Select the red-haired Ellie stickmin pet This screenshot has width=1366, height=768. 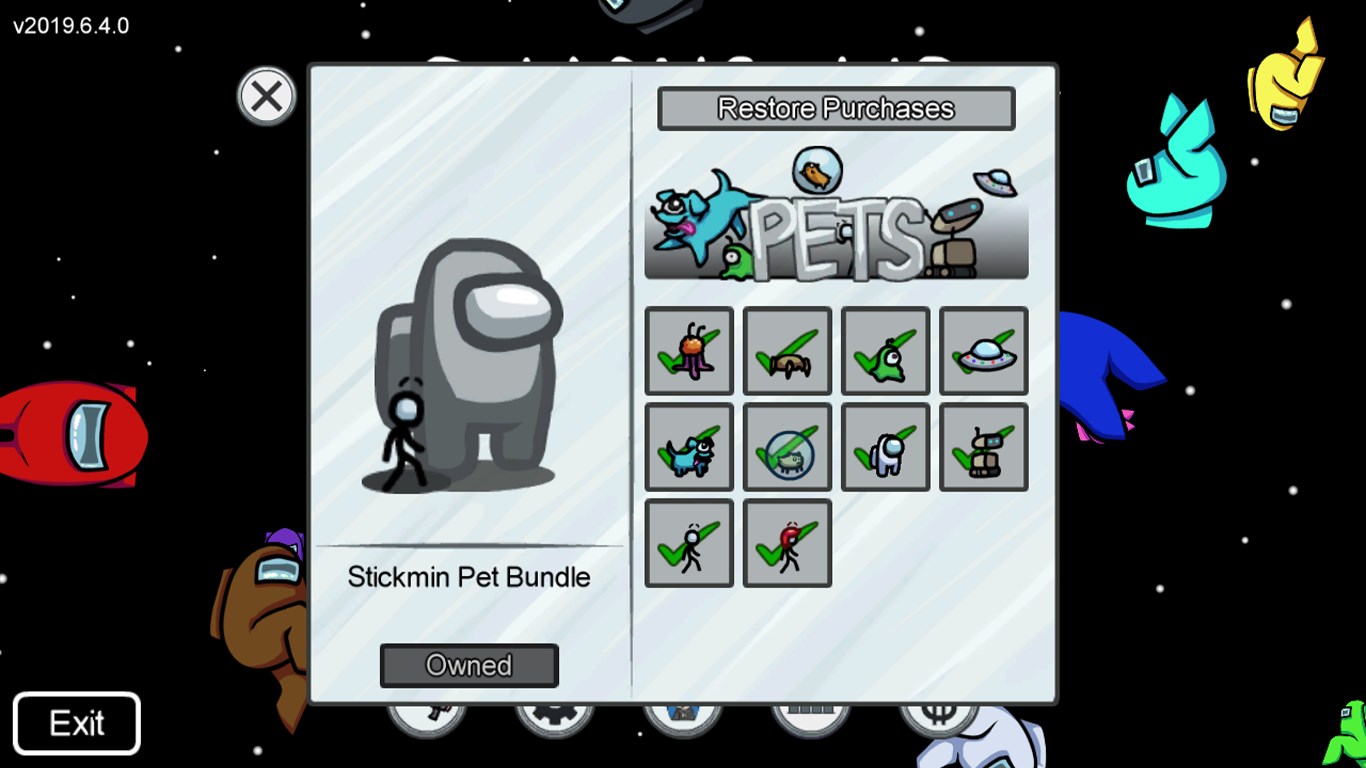[x=786, y=543]
